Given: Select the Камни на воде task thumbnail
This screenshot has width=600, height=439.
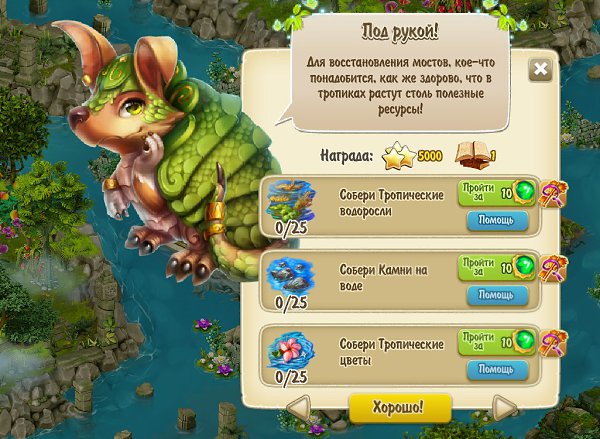Looking at the screenshot, I should point(291,273).
